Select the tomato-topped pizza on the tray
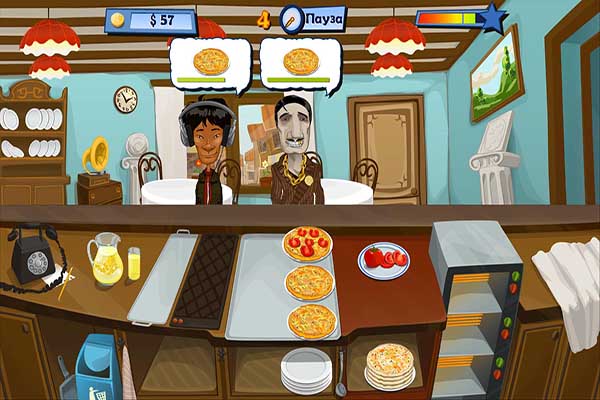This screenshot has width=600, height=400. [x=307, y=244]
